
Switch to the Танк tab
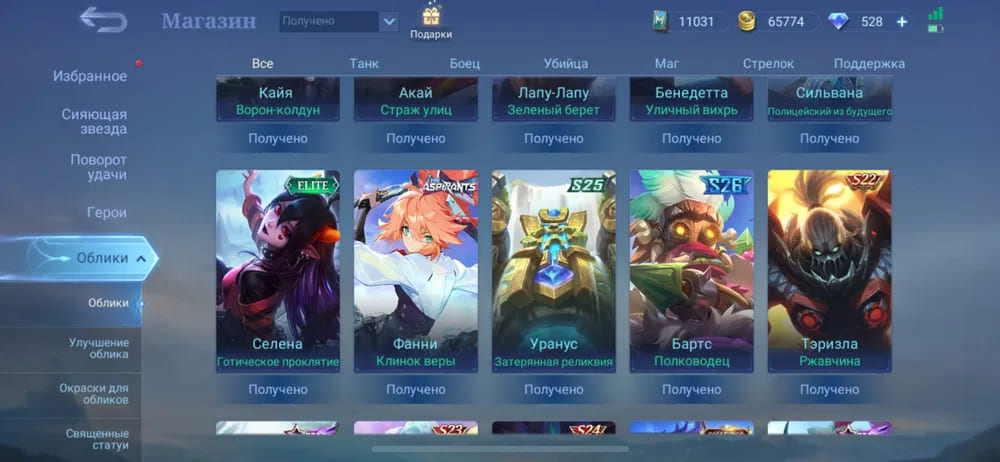click(364, 63)
